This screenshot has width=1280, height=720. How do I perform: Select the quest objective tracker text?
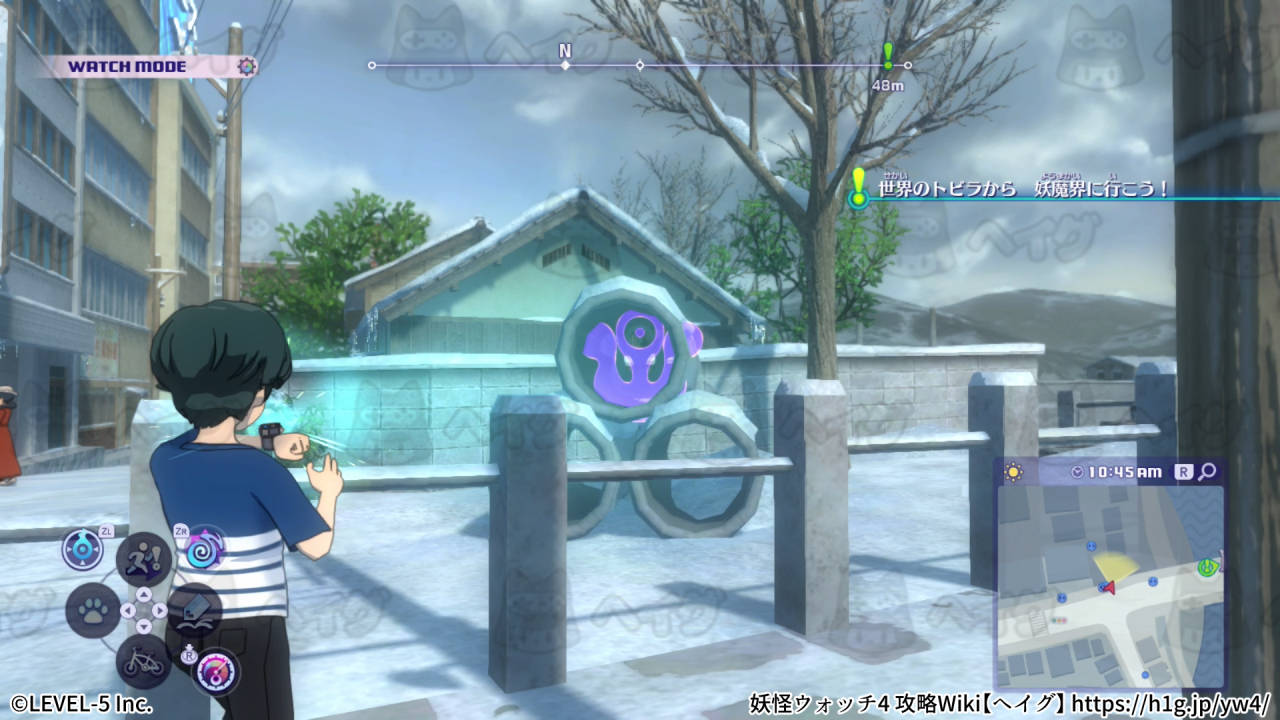pos(1023,189)
